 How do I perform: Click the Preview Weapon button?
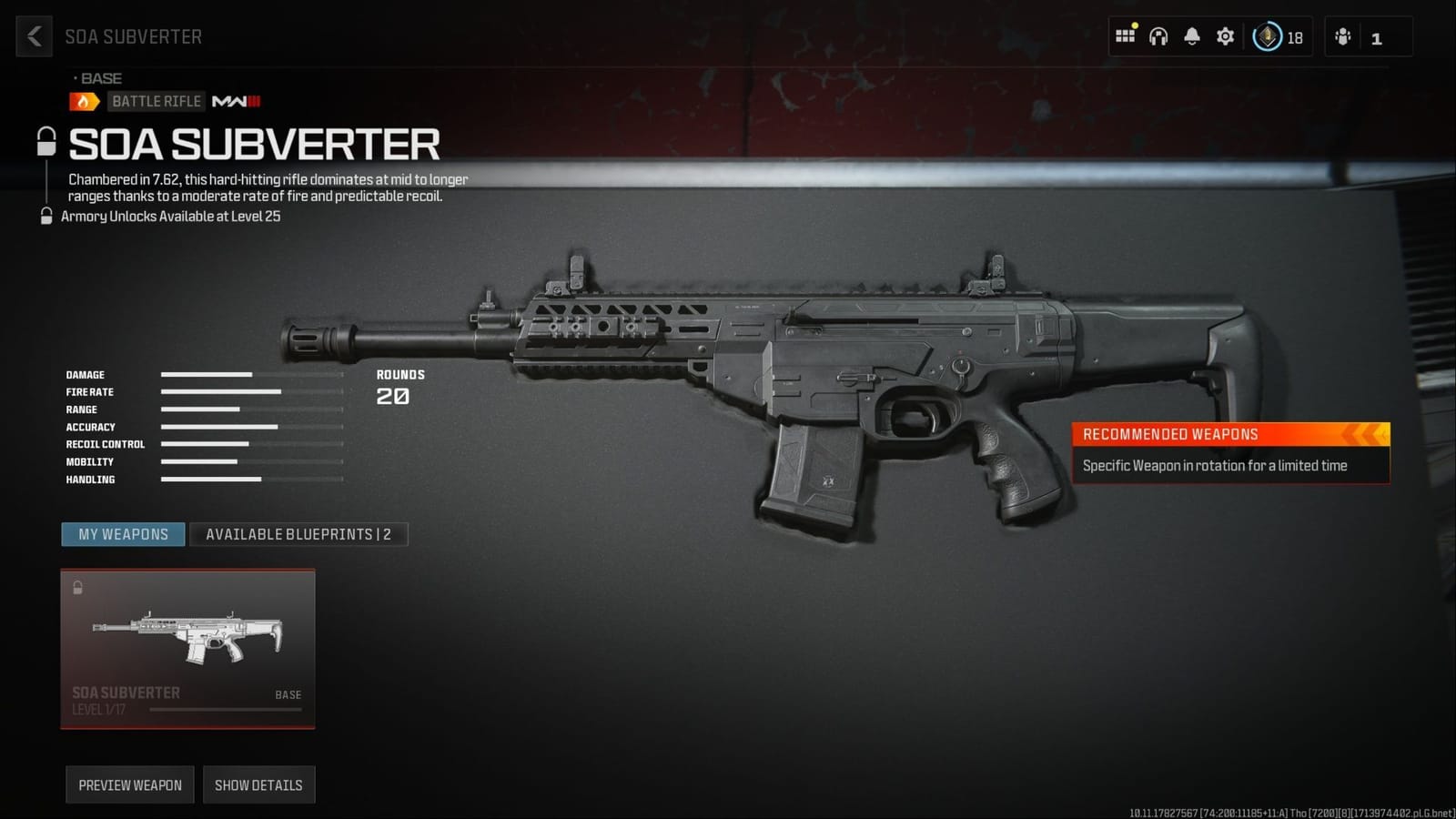130,784
